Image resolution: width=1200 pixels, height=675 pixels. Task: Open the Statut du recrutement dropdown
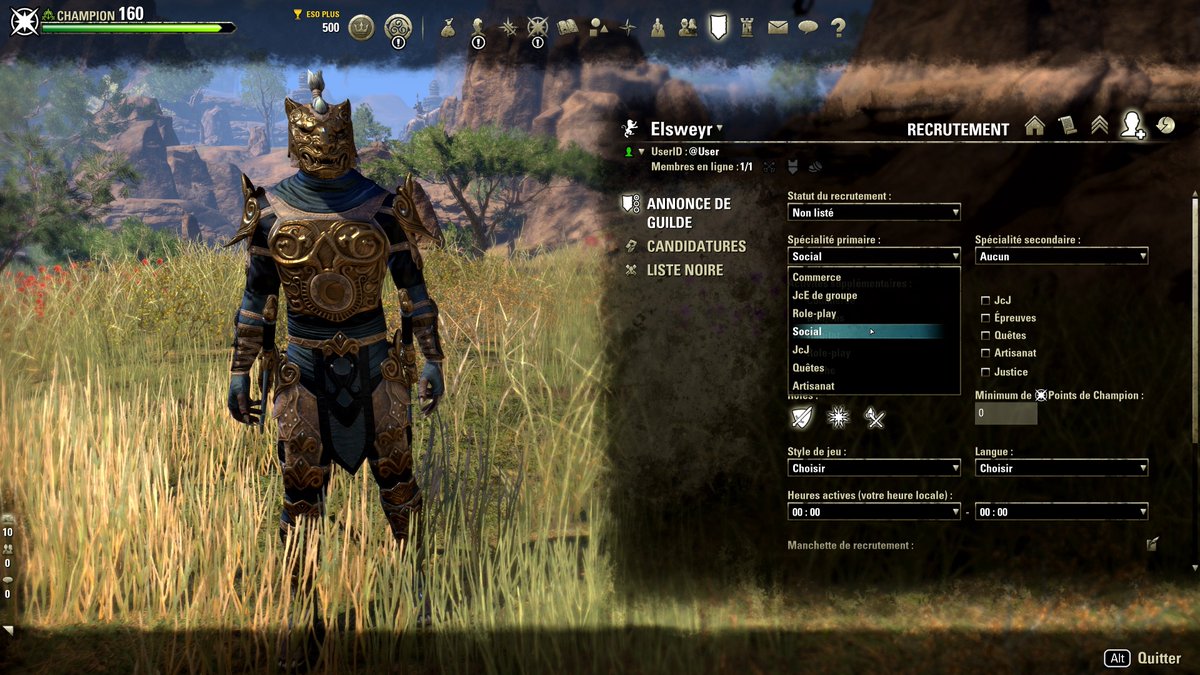(x=873, y=212)
